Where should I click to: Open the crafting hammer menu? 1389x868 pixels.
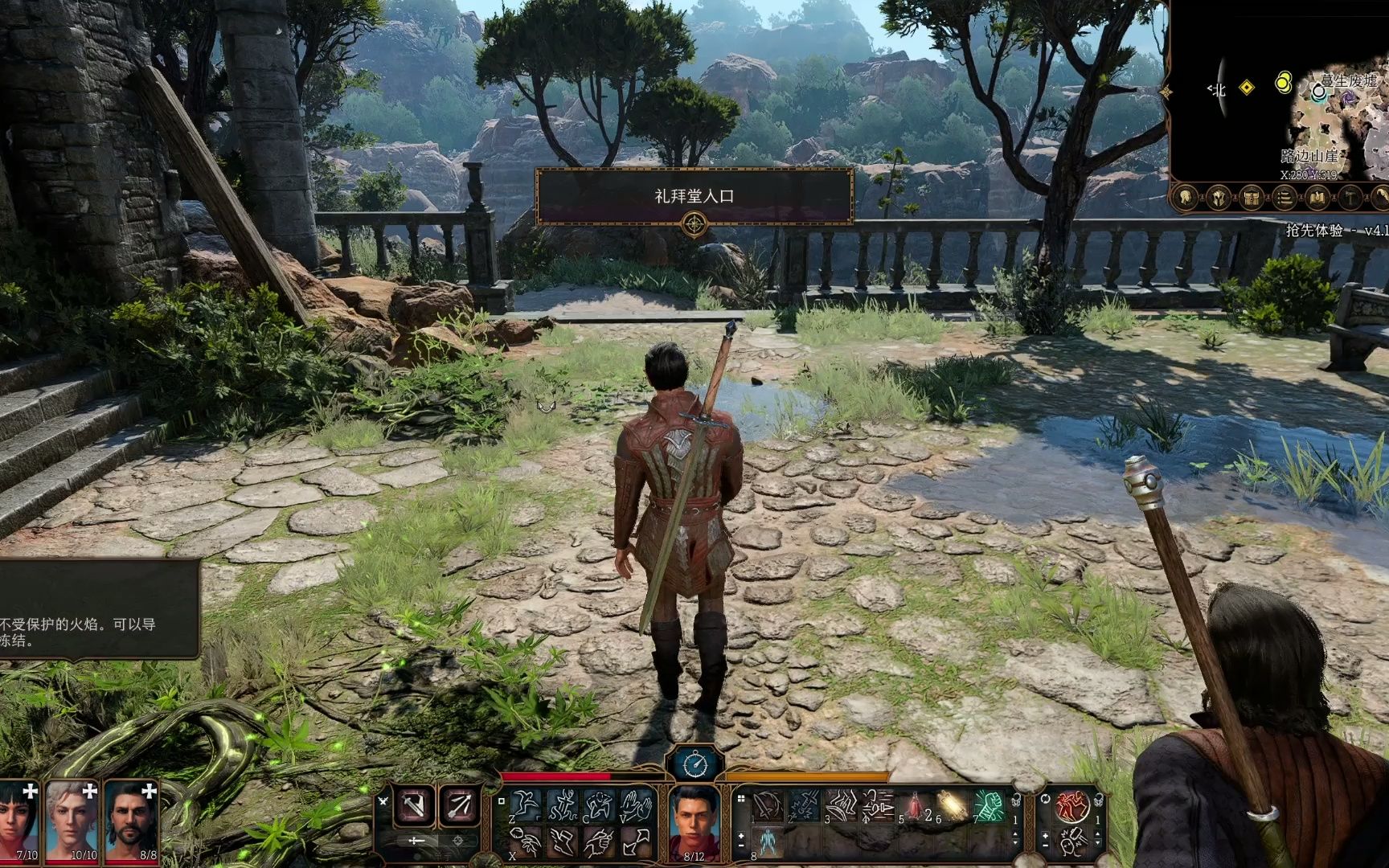coord(1349,195)
